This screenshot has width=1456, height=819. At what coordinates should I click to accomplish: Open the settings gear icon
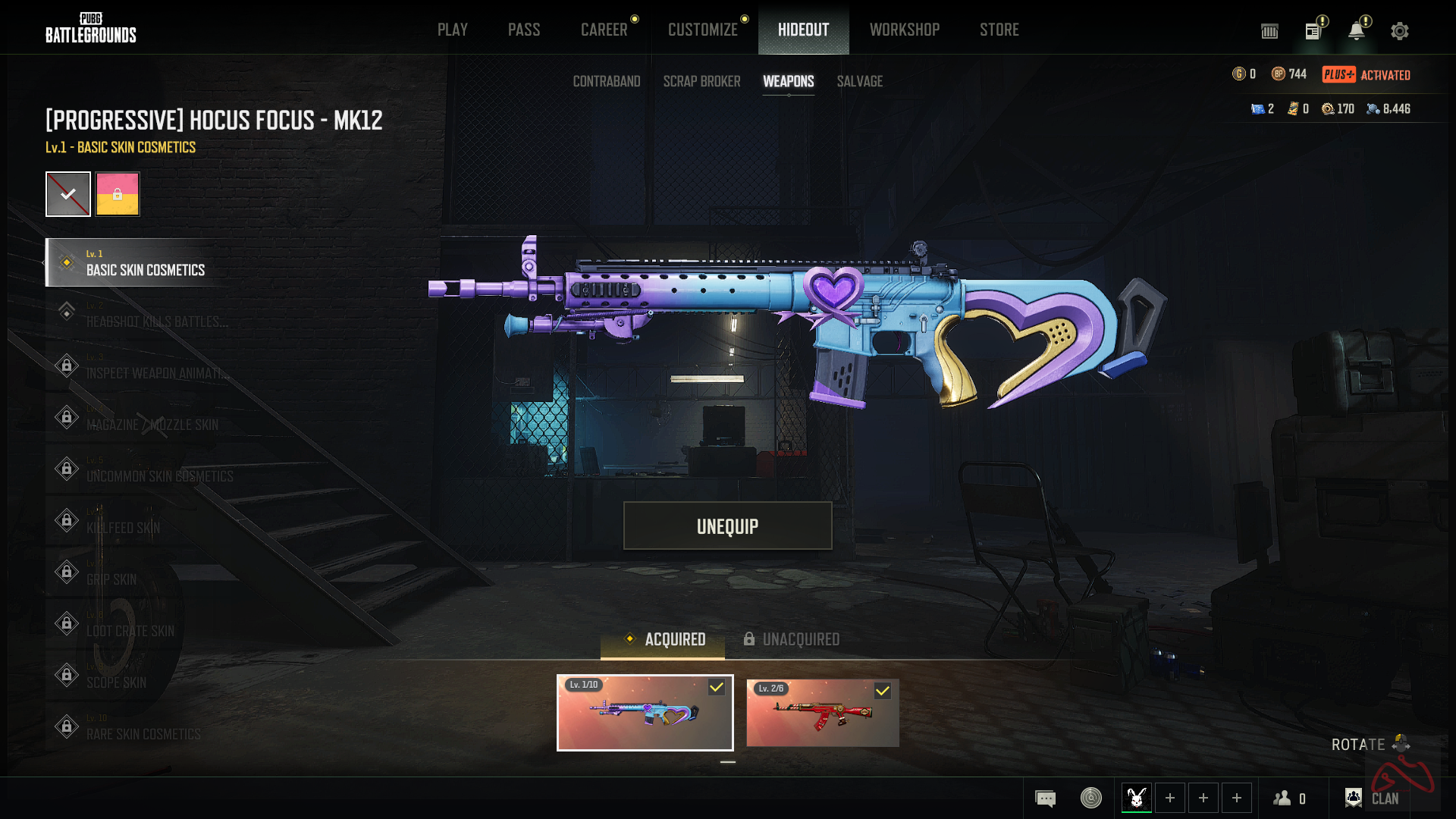tap(1399, 31)
